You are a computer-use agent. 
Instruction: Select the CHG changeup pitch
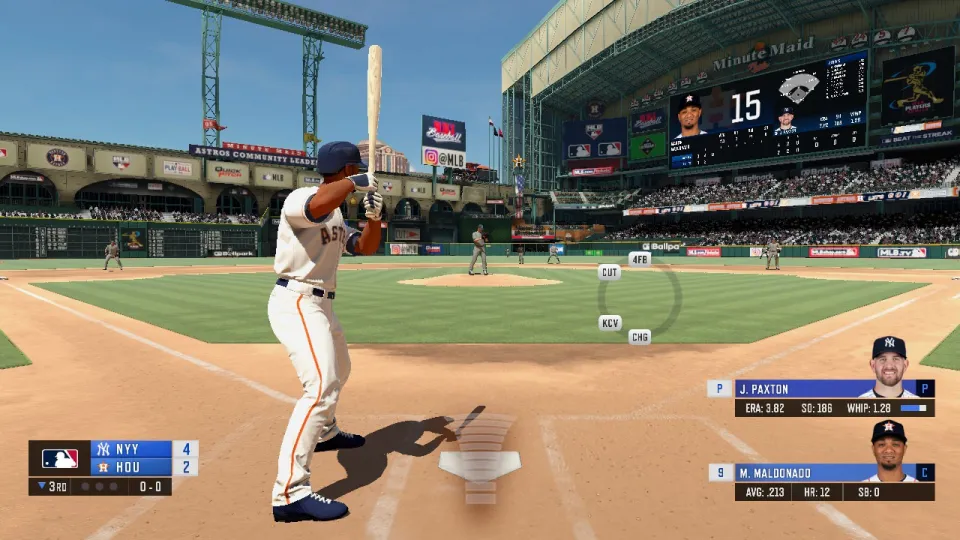[x=640, y=337]
